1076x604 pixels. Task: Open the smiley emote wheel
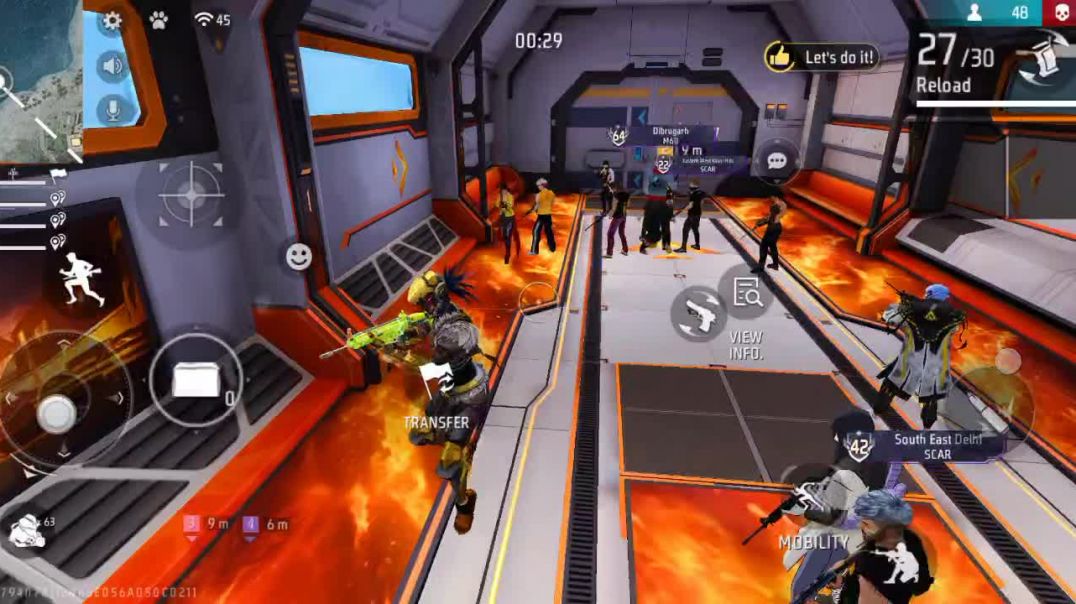[x=298, y=257]
